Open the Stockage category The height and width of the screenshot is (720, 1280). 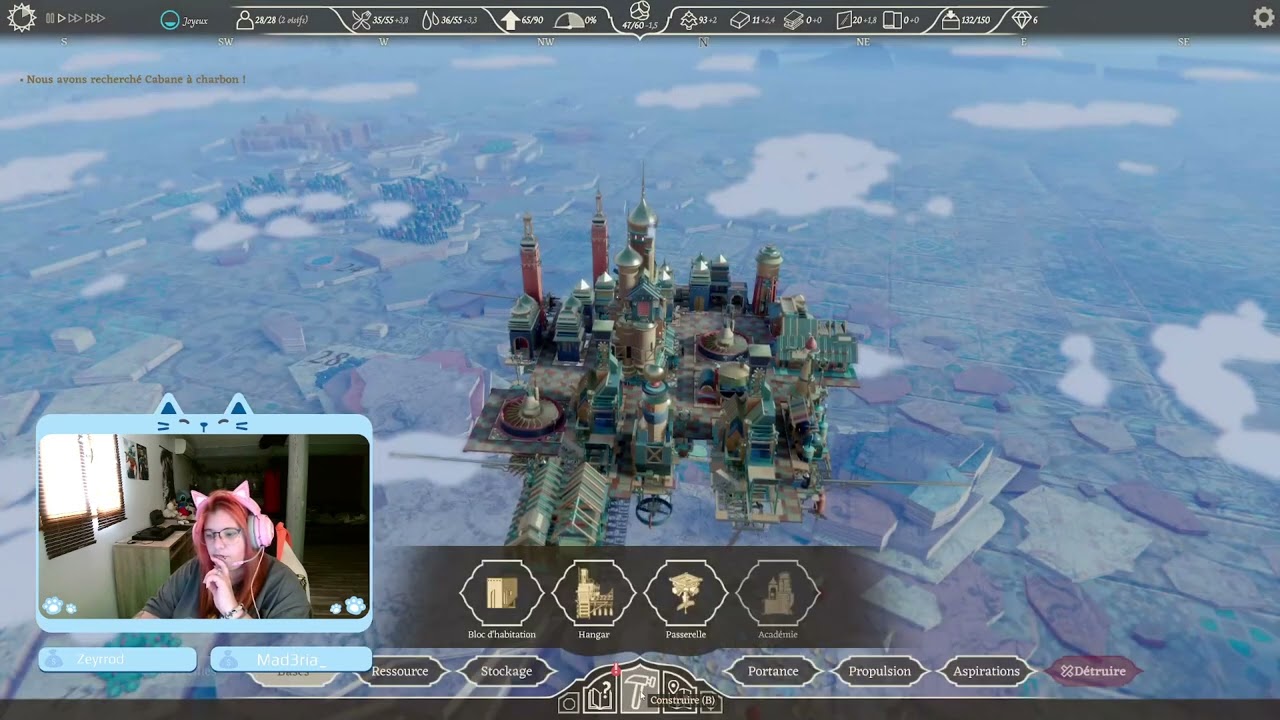(506, 671)
